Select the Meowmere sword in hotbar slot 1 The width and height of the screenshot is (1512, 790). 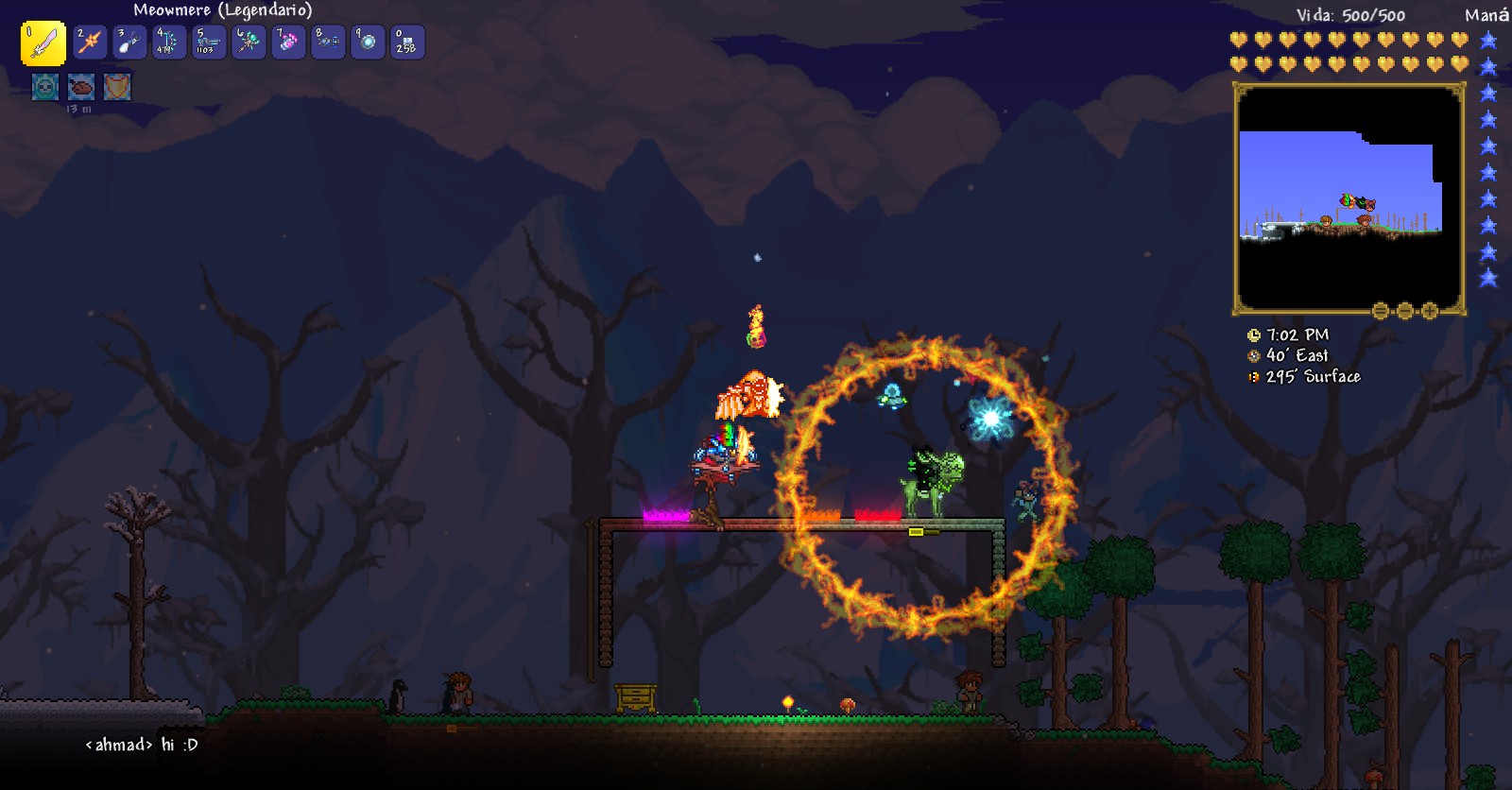pyautogui.click(x=43, y=43)
